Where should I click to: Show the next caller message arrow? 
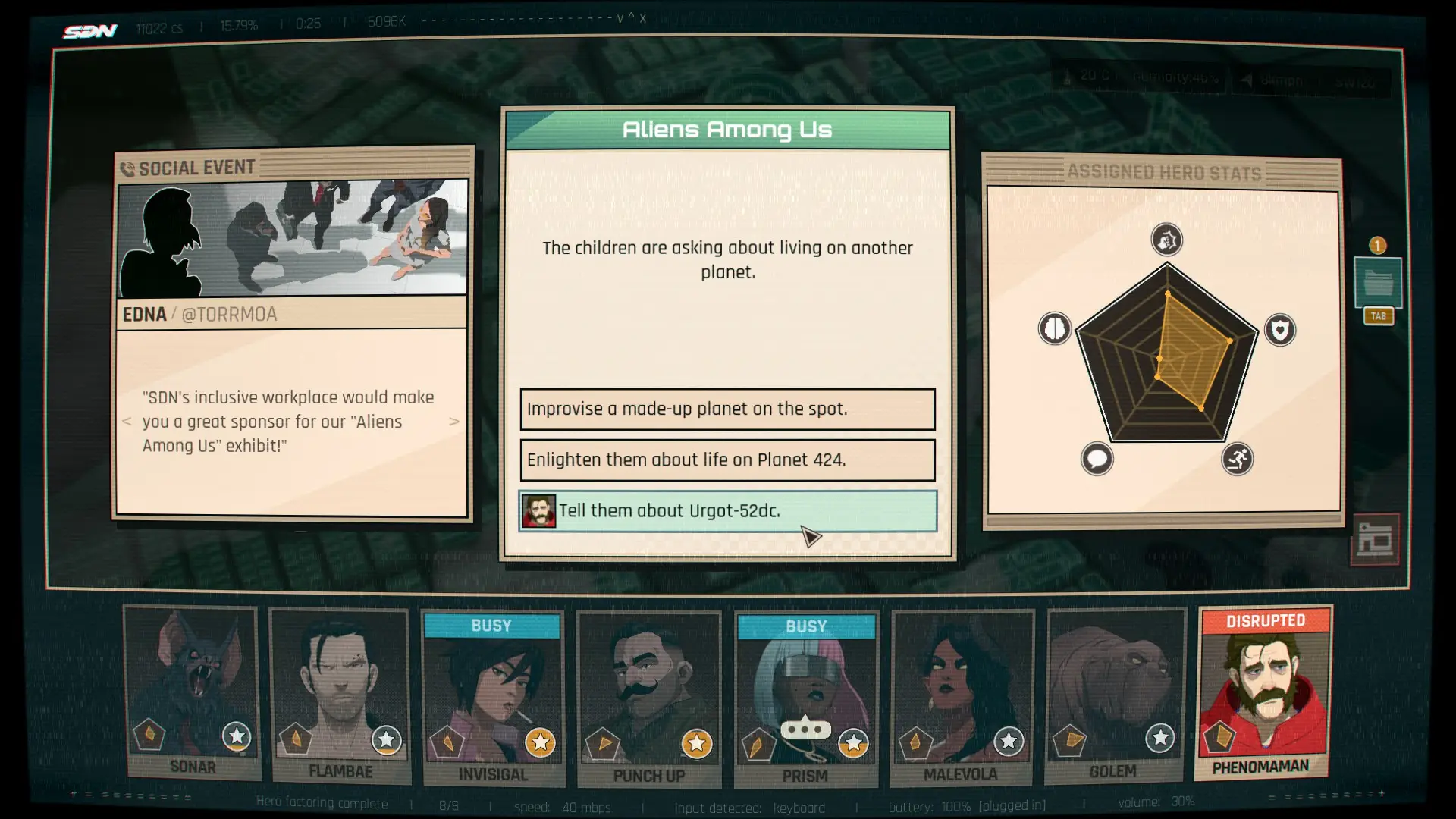pos(454,422)
